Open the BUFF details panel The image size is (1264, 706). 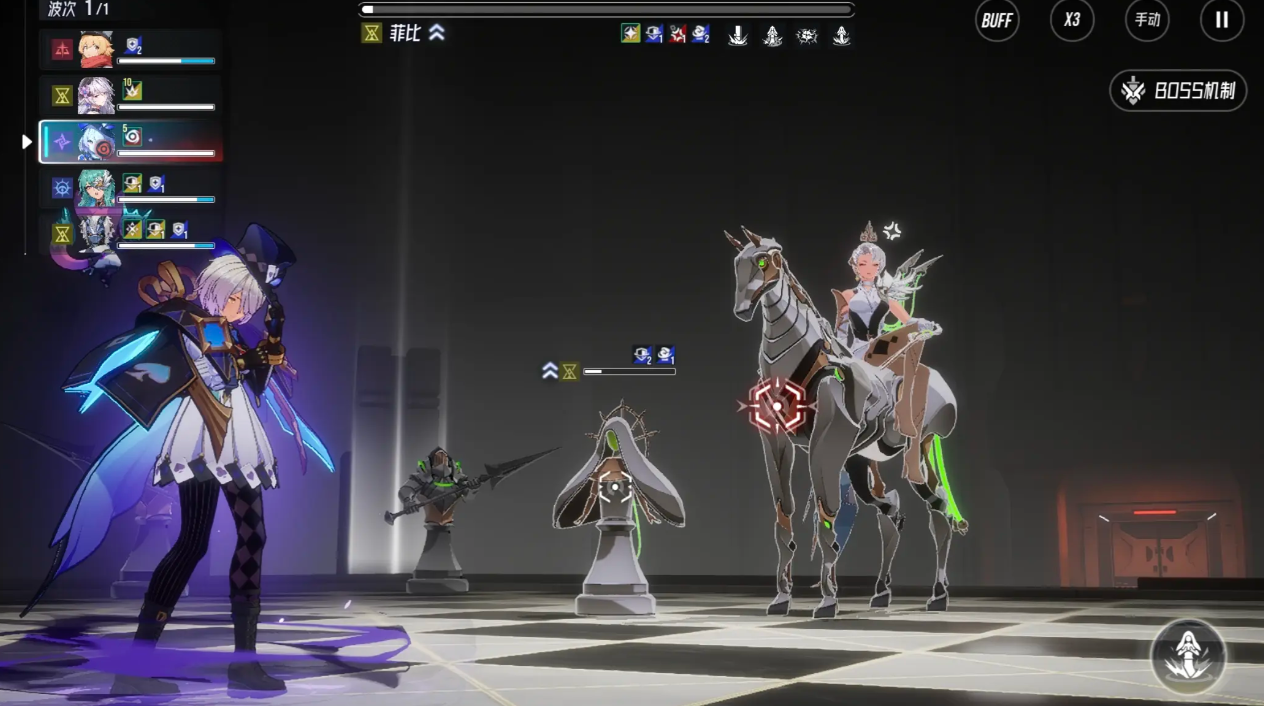coord(997,20)
